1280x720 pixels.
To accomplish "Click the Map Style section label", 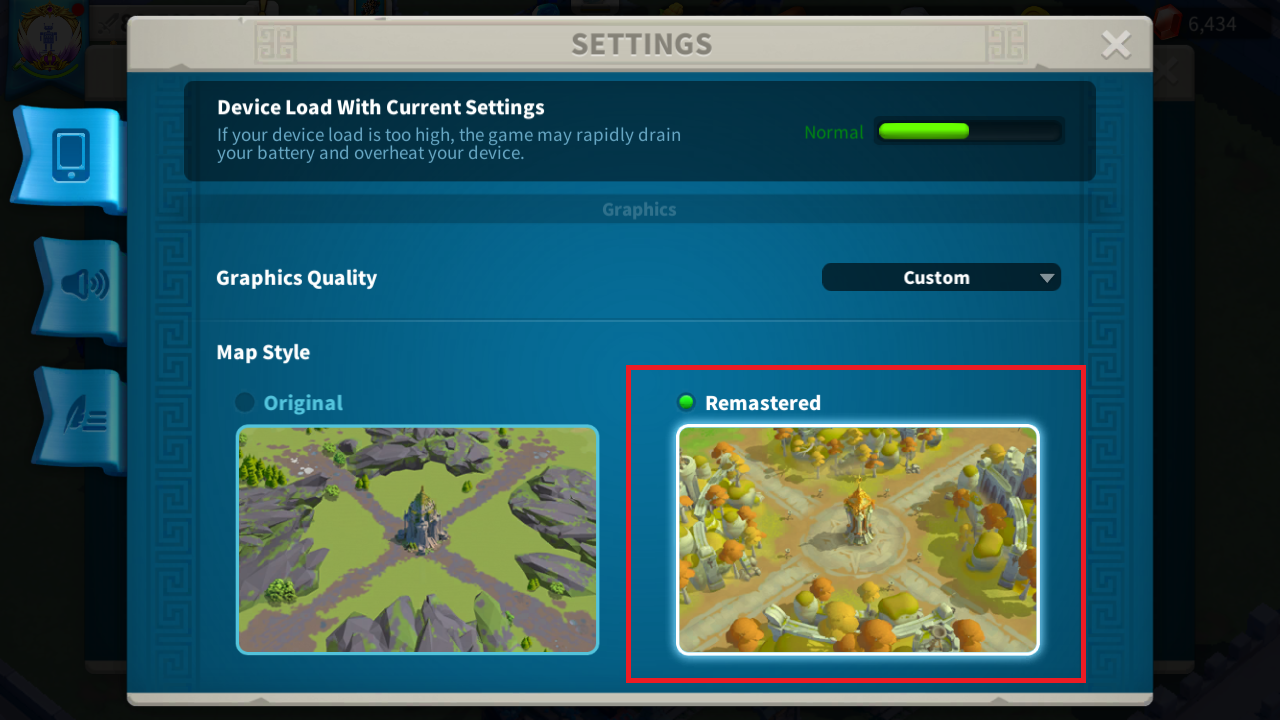I will (263, 352).
